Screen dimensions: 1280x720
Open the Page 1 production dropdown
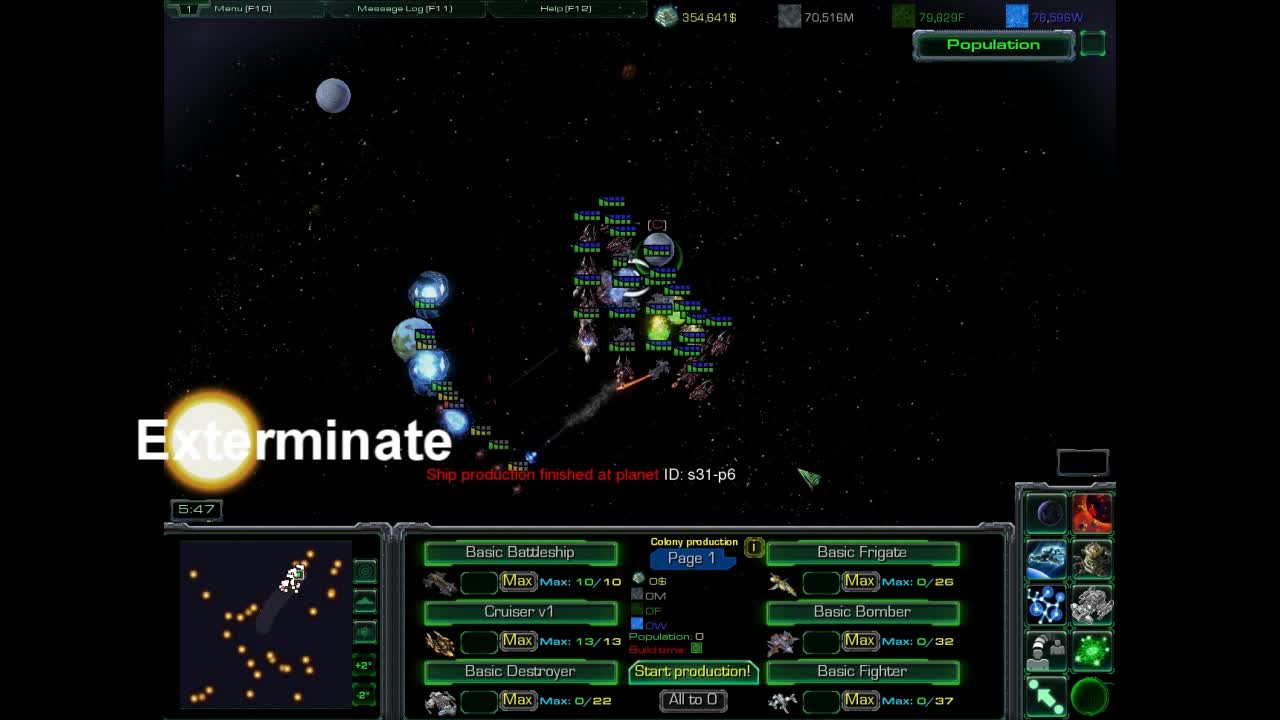tap(693, 558)
